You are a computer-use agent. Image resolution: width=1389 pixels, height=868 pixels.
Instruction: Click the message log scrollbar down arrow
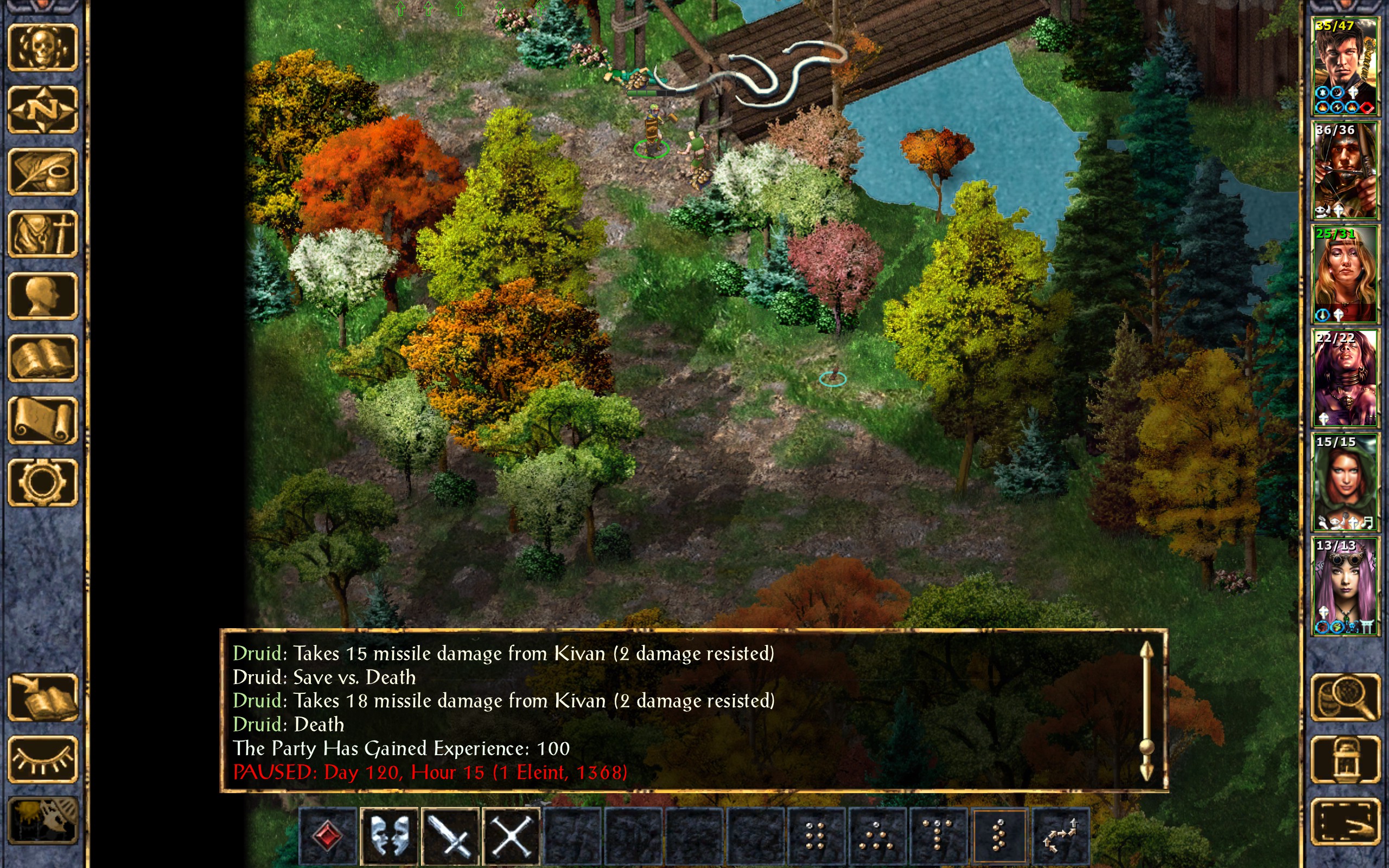coord(1146,773)
